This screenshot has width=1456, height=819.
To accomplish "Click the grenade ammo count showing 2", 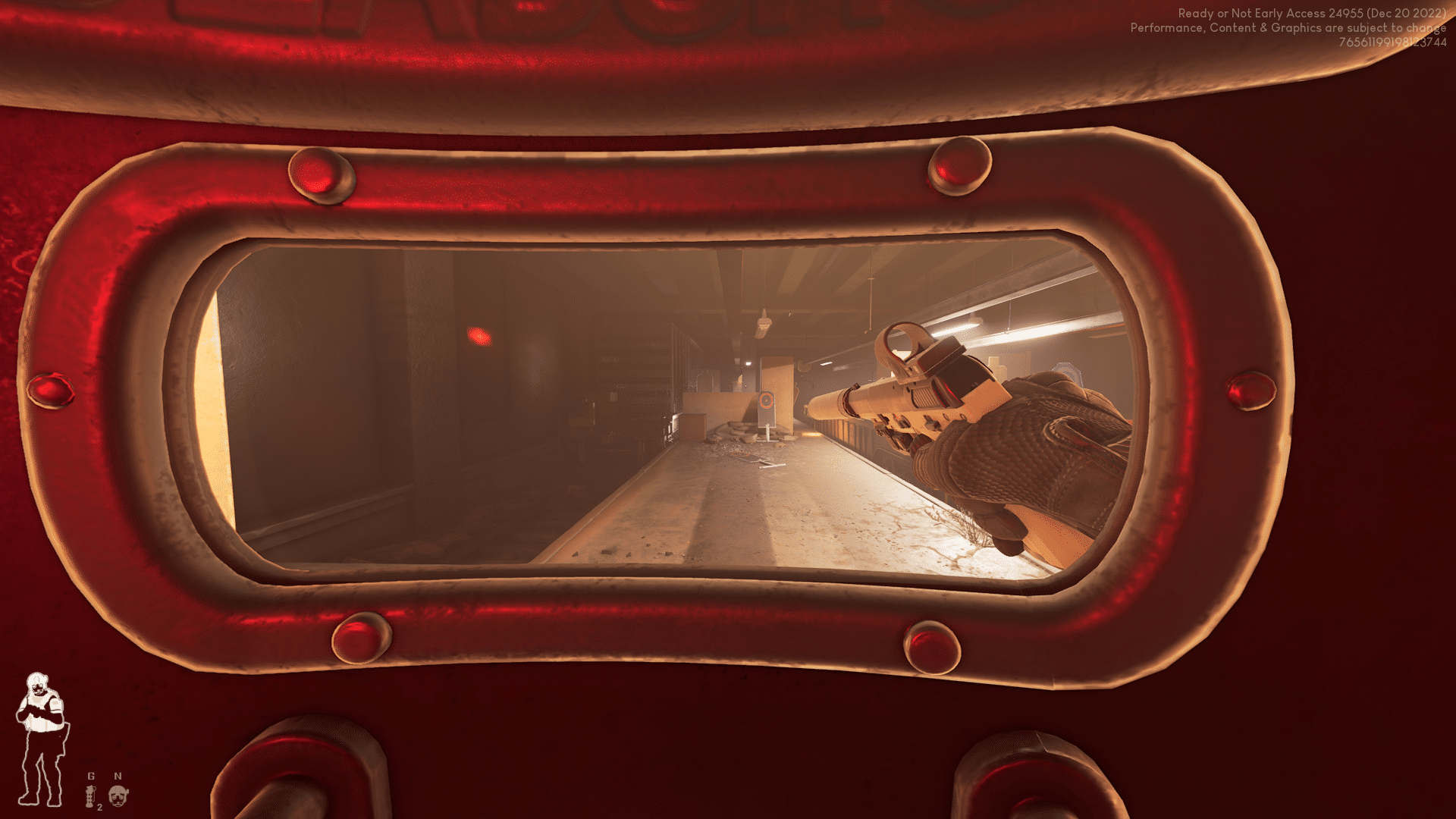I will click(x=99, y=807).
